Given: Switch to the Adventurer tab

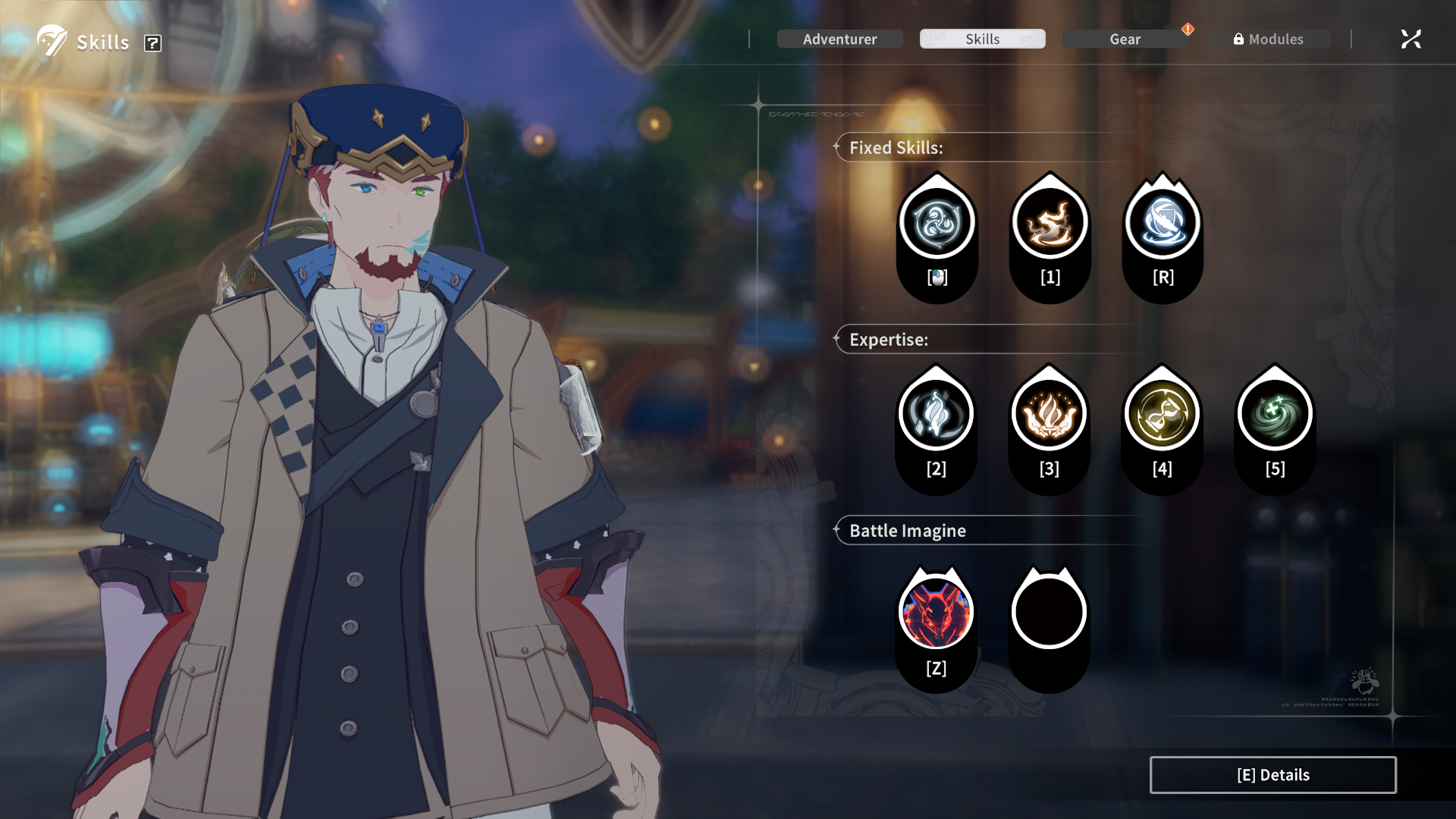Looking at the screenshot, I should point(839,39).
